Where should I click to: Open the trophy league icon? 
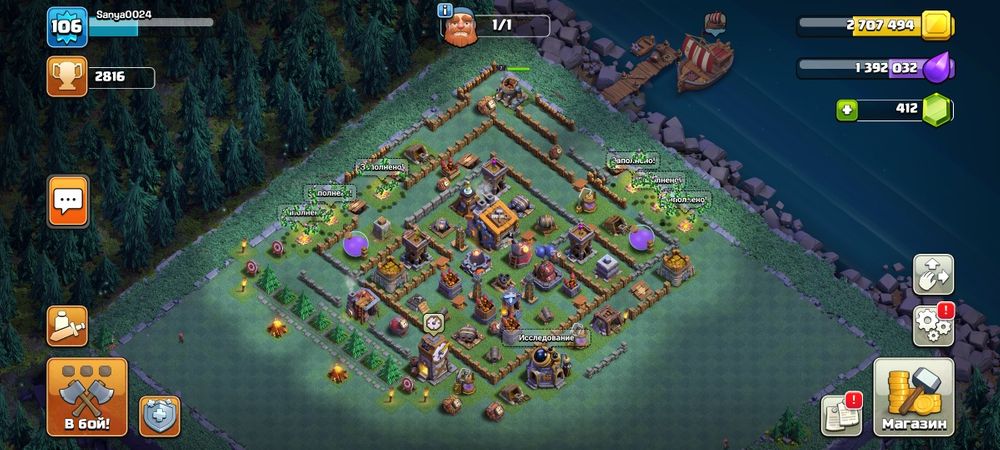(x=65, y=77)
